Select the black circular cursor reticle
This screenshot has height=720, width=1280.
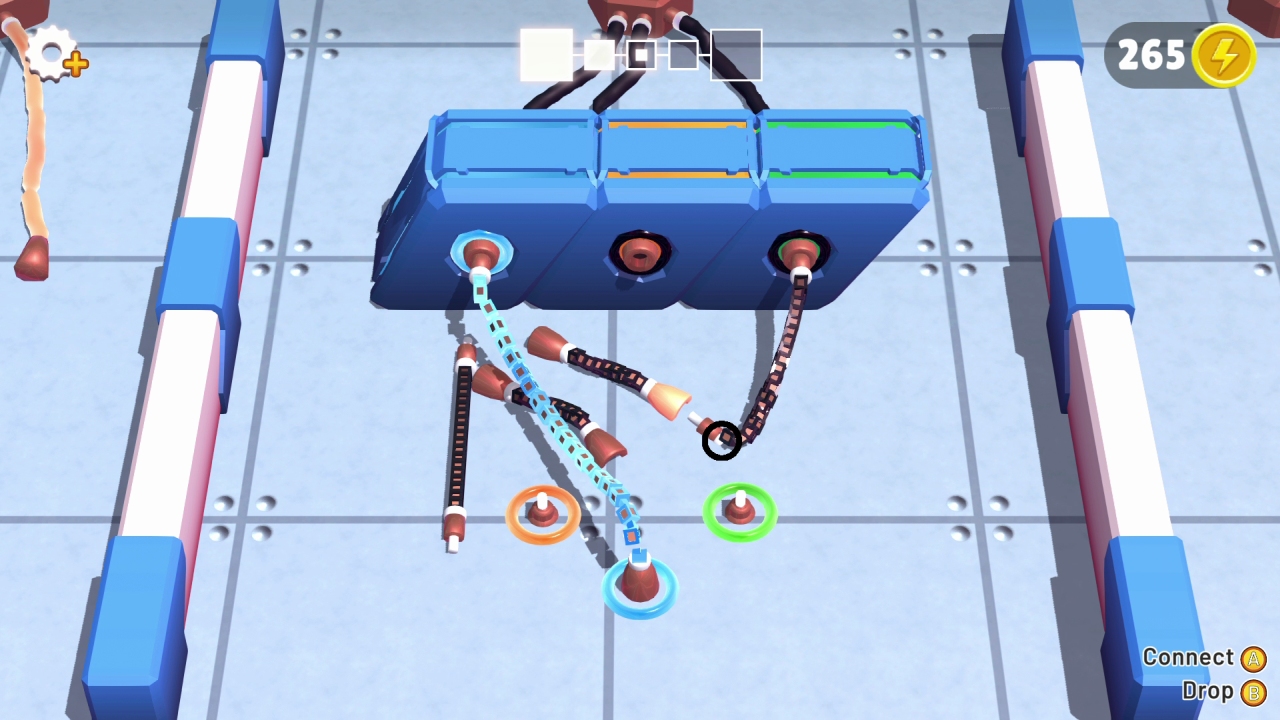coord(722,442)
